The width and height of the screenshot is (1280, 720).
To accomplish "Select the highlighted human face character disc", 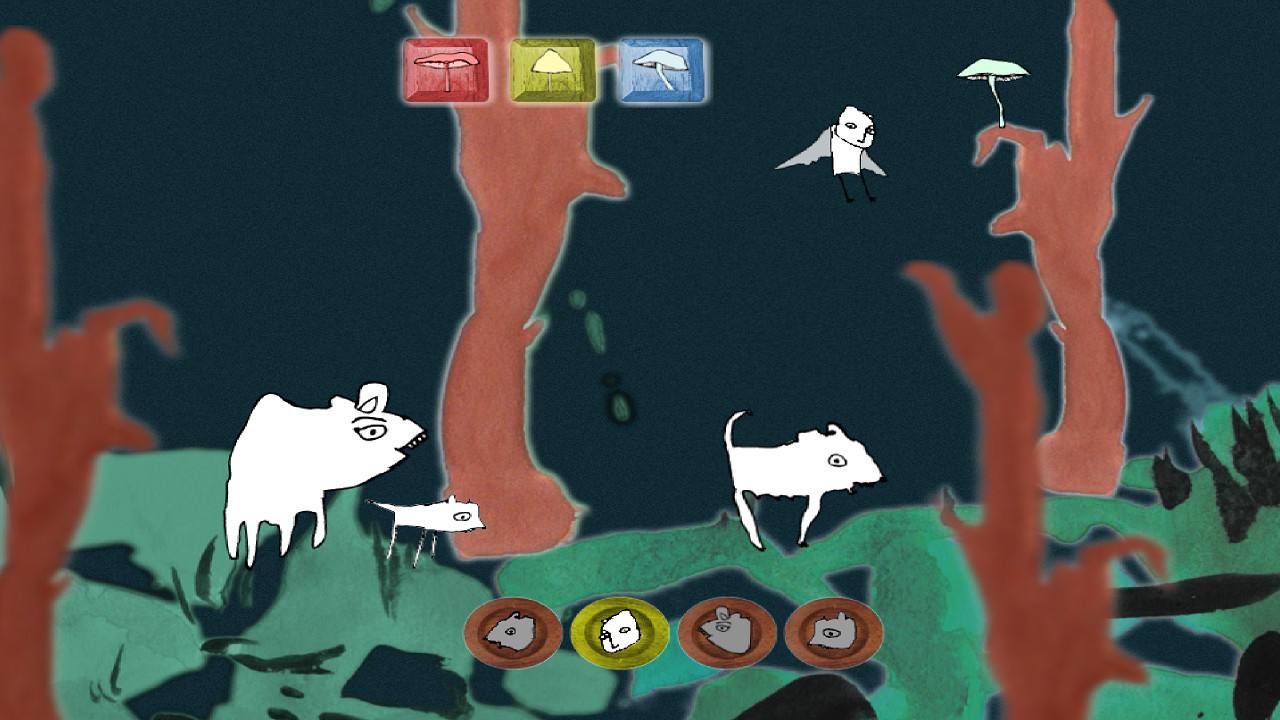I will (x=620, y=632).
